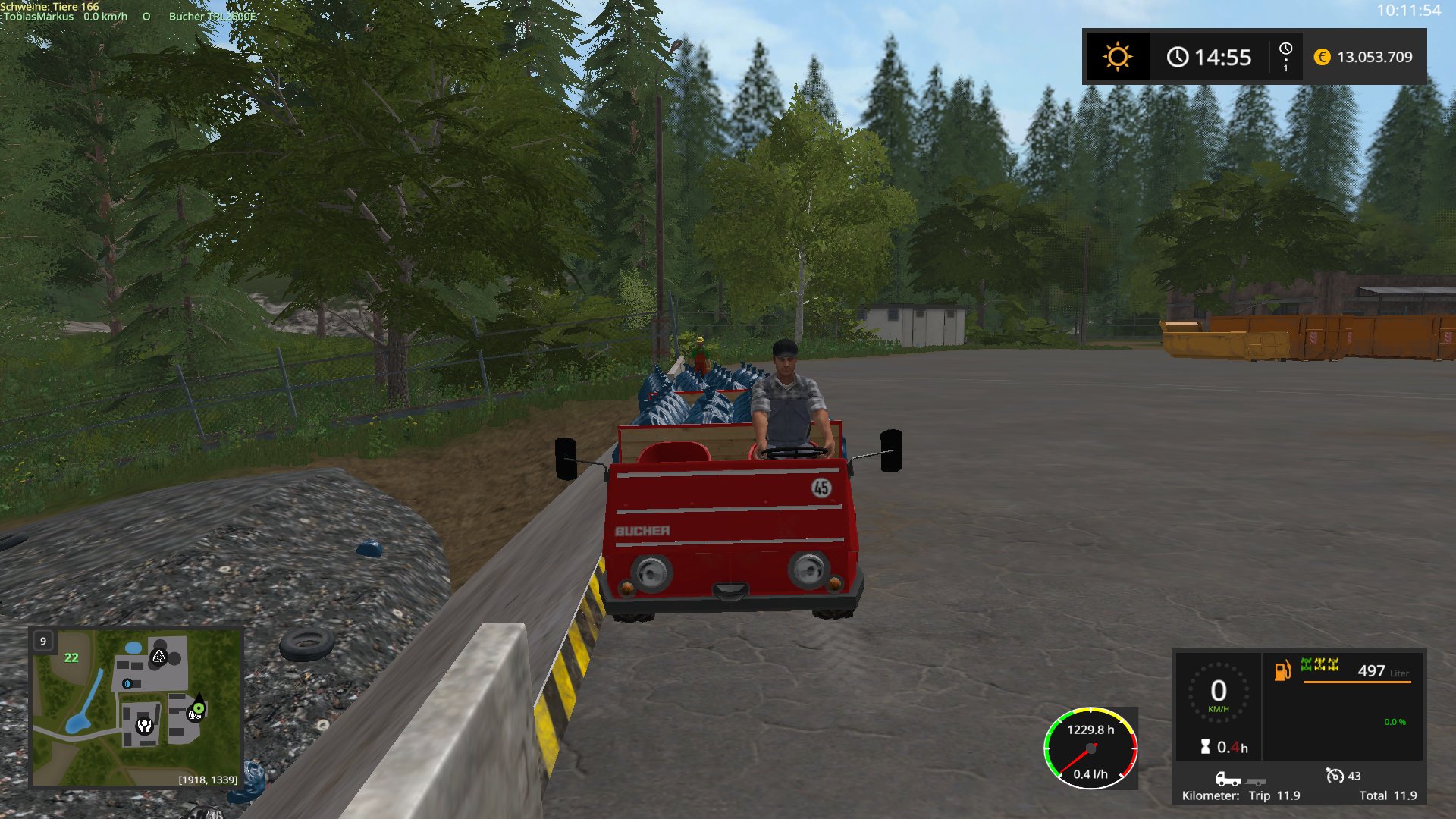
Task: Open the minimap
Action: pyautogui.click(x=136, y=707)
